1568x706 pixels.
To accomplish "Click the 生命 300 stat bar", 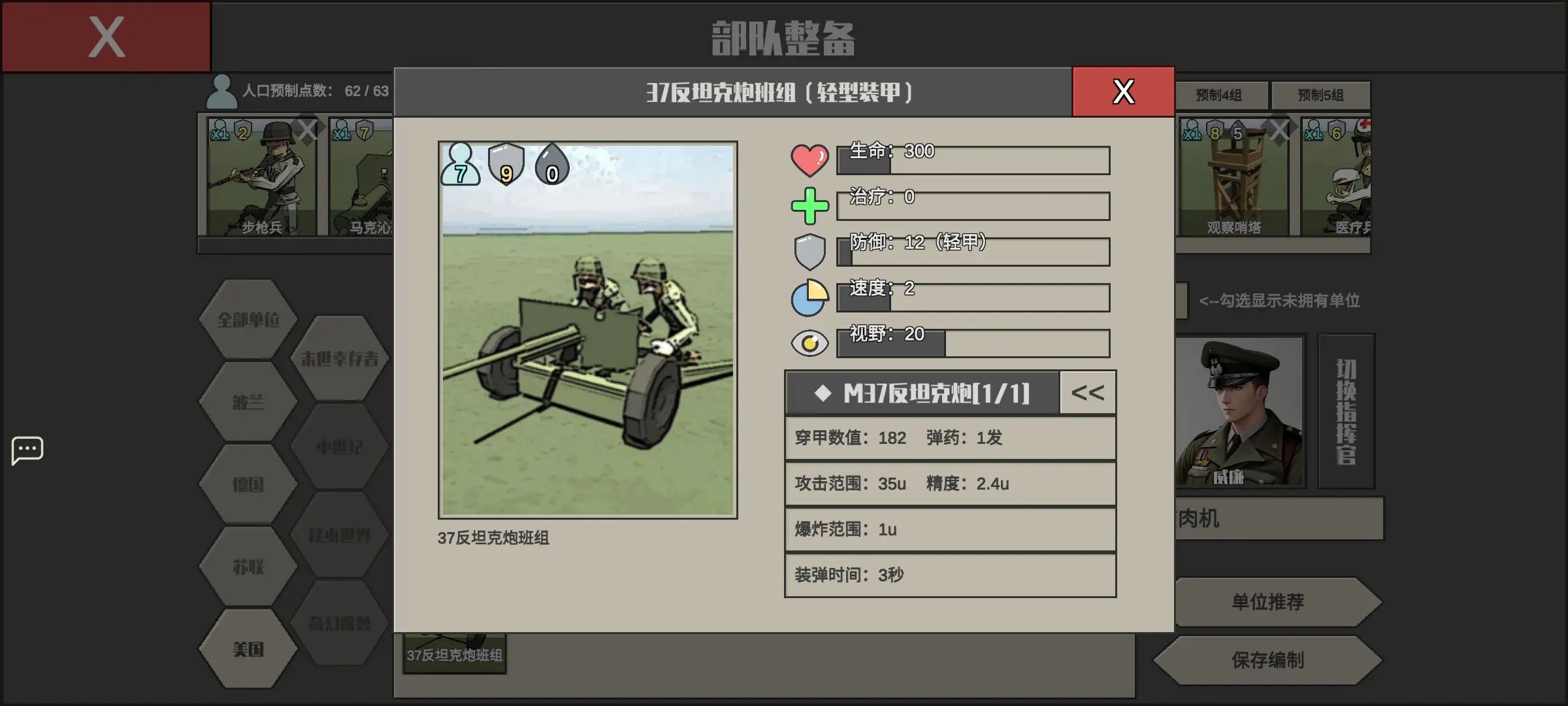I will tap(973, 159).
